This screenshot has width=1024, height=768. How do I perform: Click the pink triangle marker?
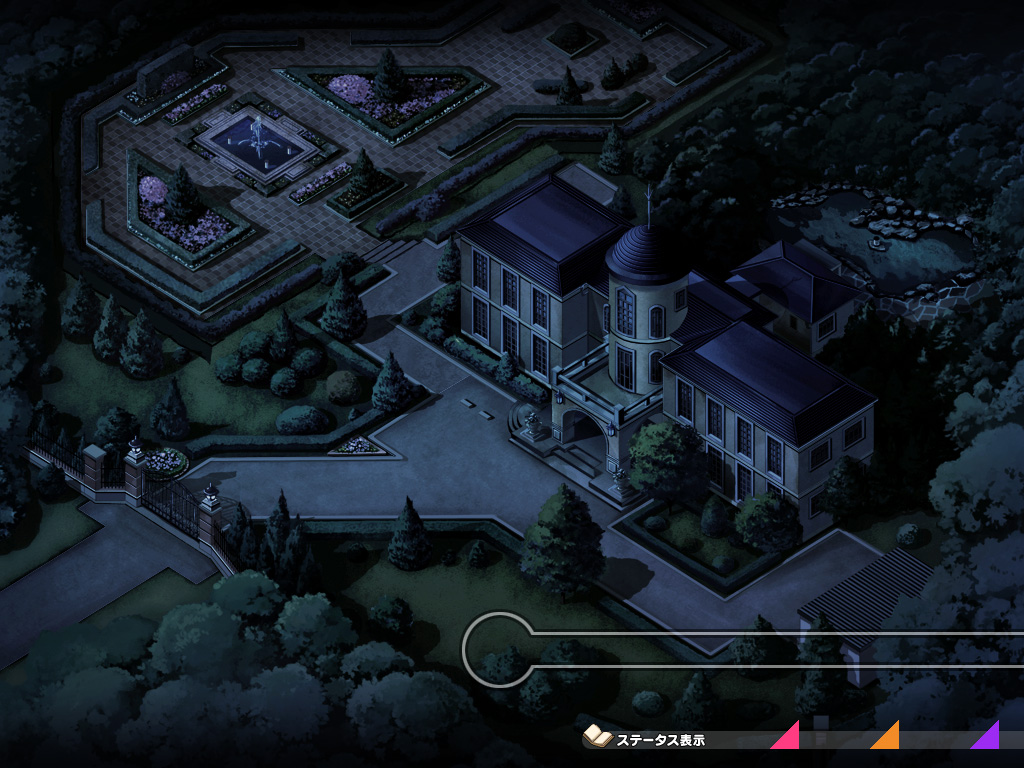789,738
